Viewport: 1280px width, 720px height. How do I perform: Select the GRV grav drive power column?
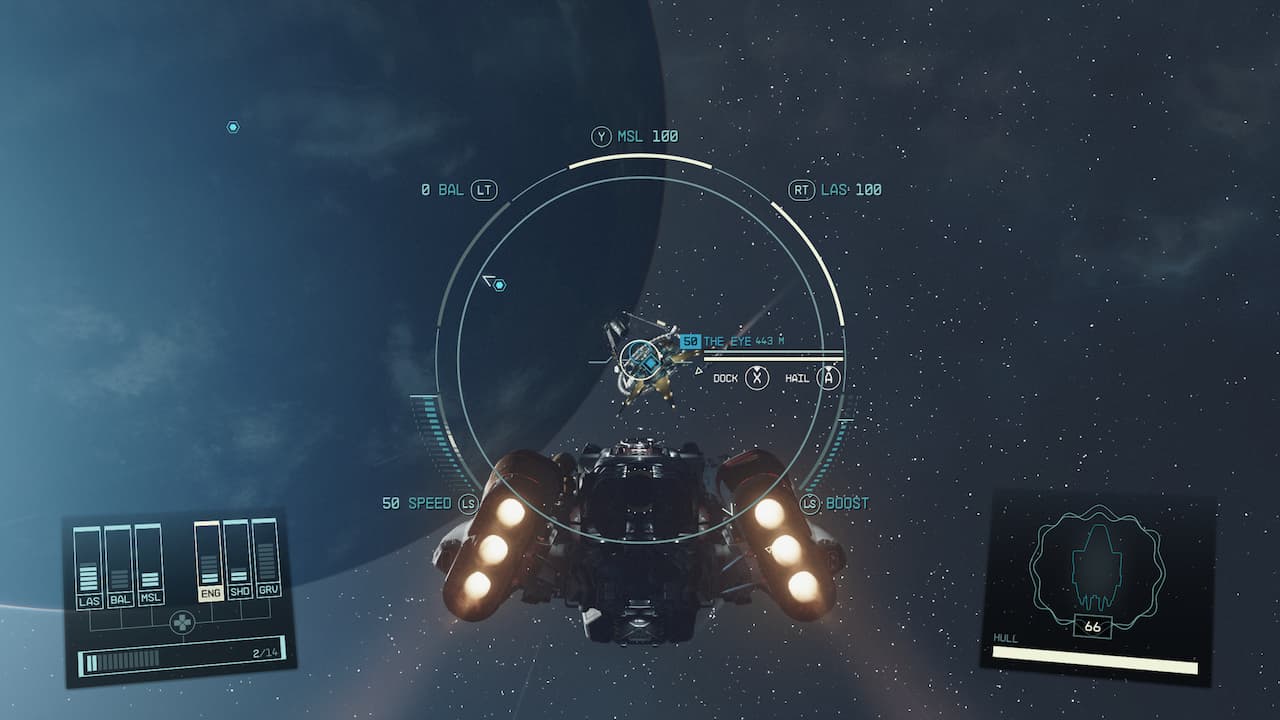pos(266,556)
